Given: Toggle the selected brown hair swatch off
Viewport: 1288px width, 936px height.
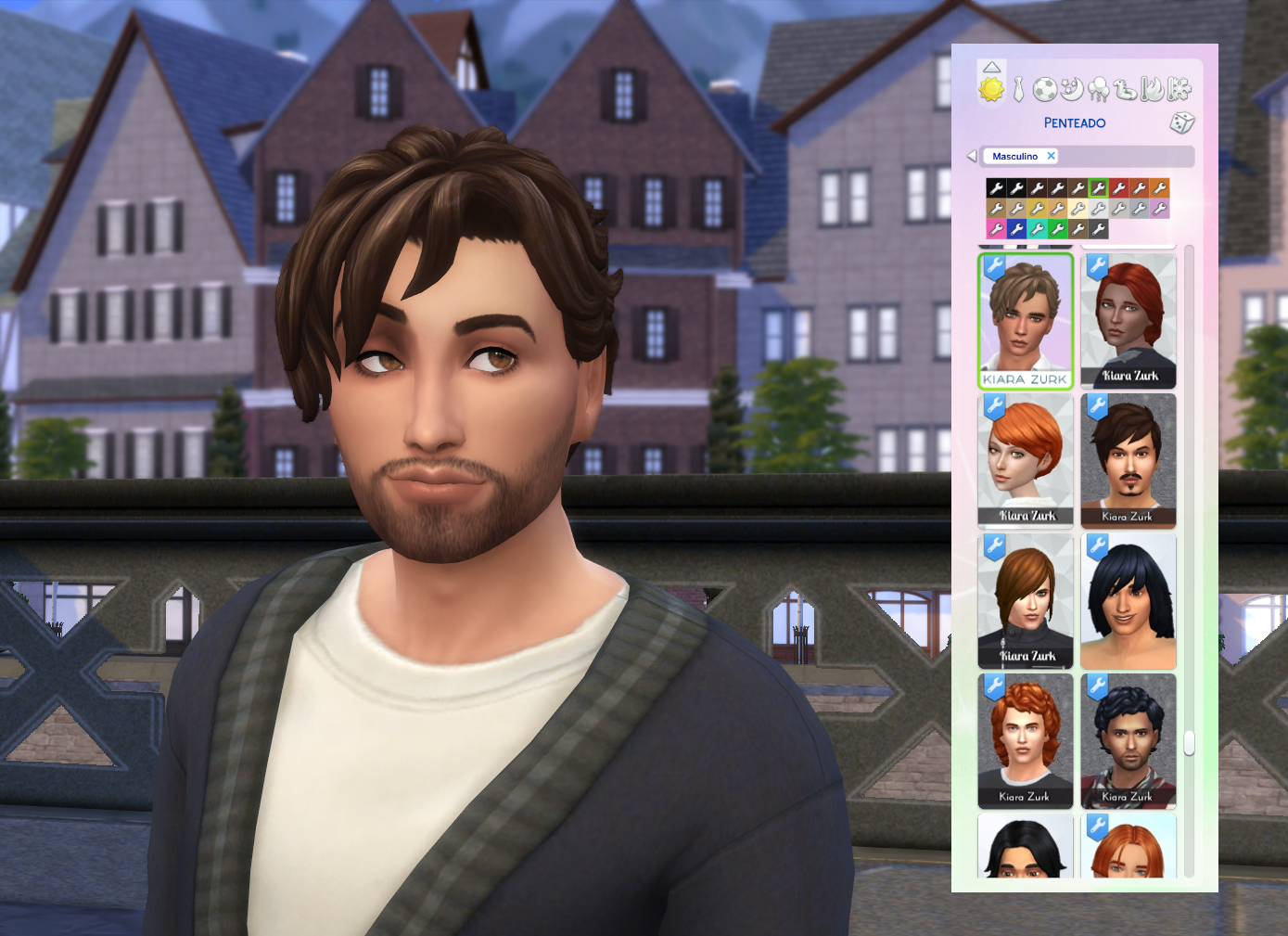Looking at the screenshot, I should [1099, 187].
